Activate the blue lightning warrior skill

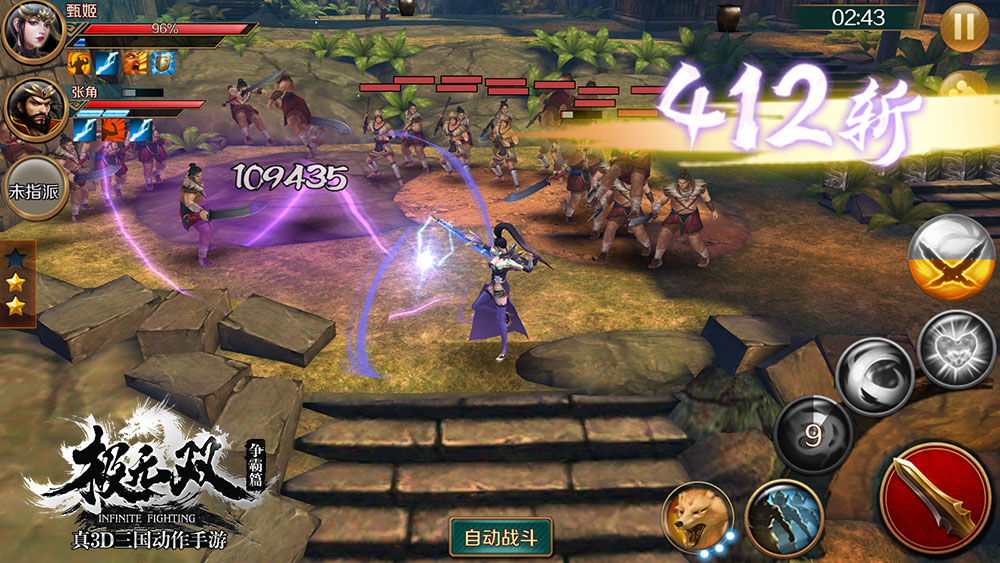pos(783,516)
